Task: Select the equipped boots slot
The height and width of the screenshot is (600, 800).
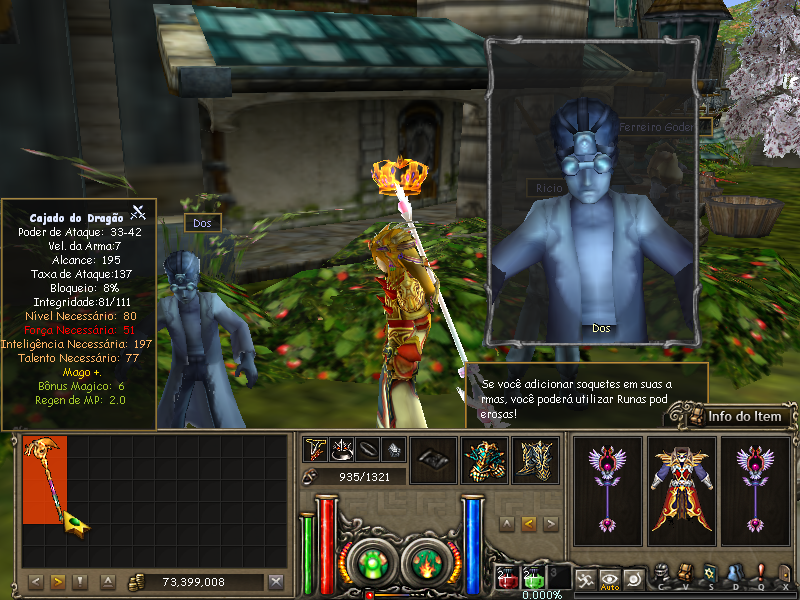Action: [535, 461]
